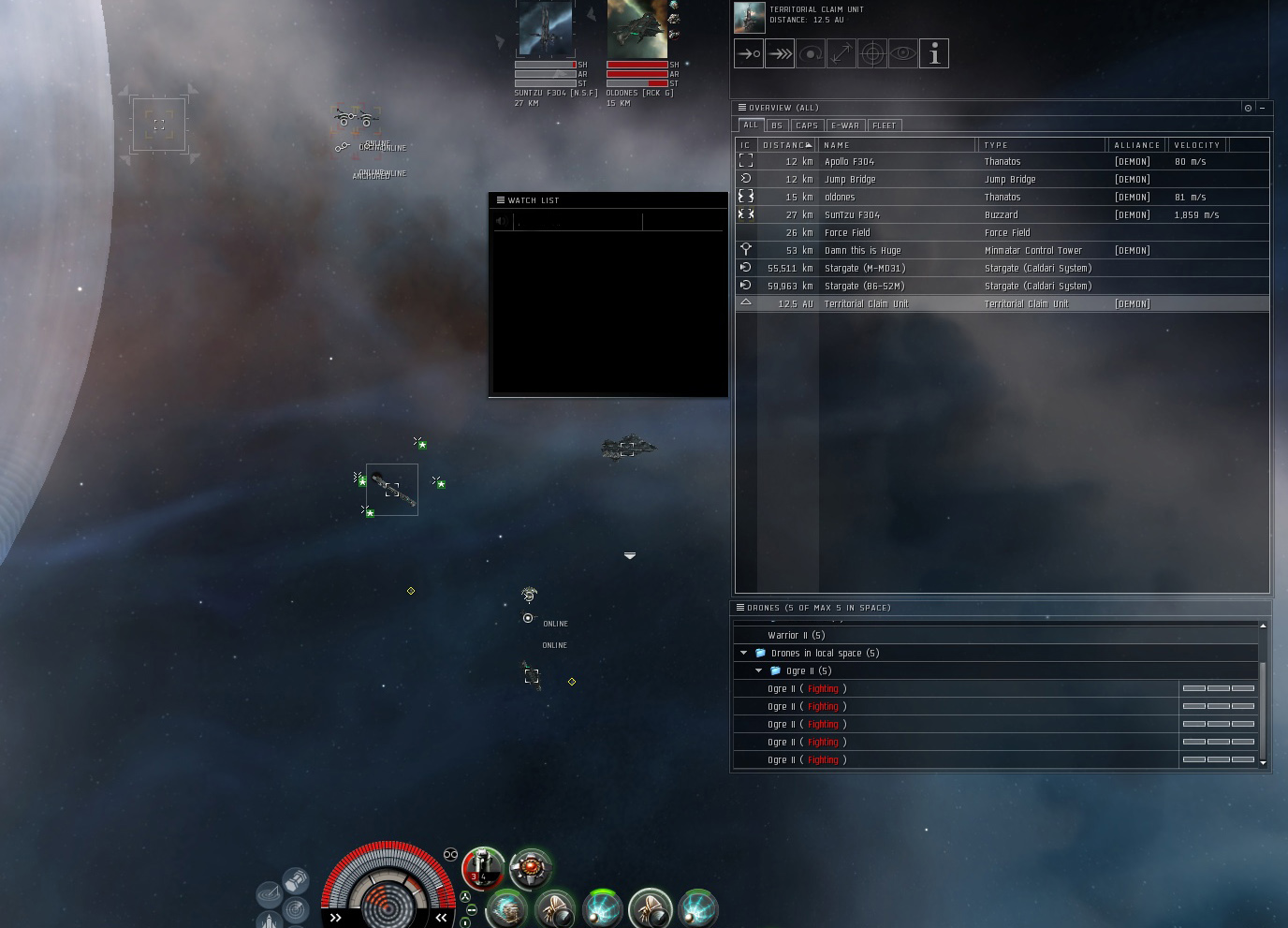Collapse the Drones in local space group
1288x928 pixels.
(744, 654)
